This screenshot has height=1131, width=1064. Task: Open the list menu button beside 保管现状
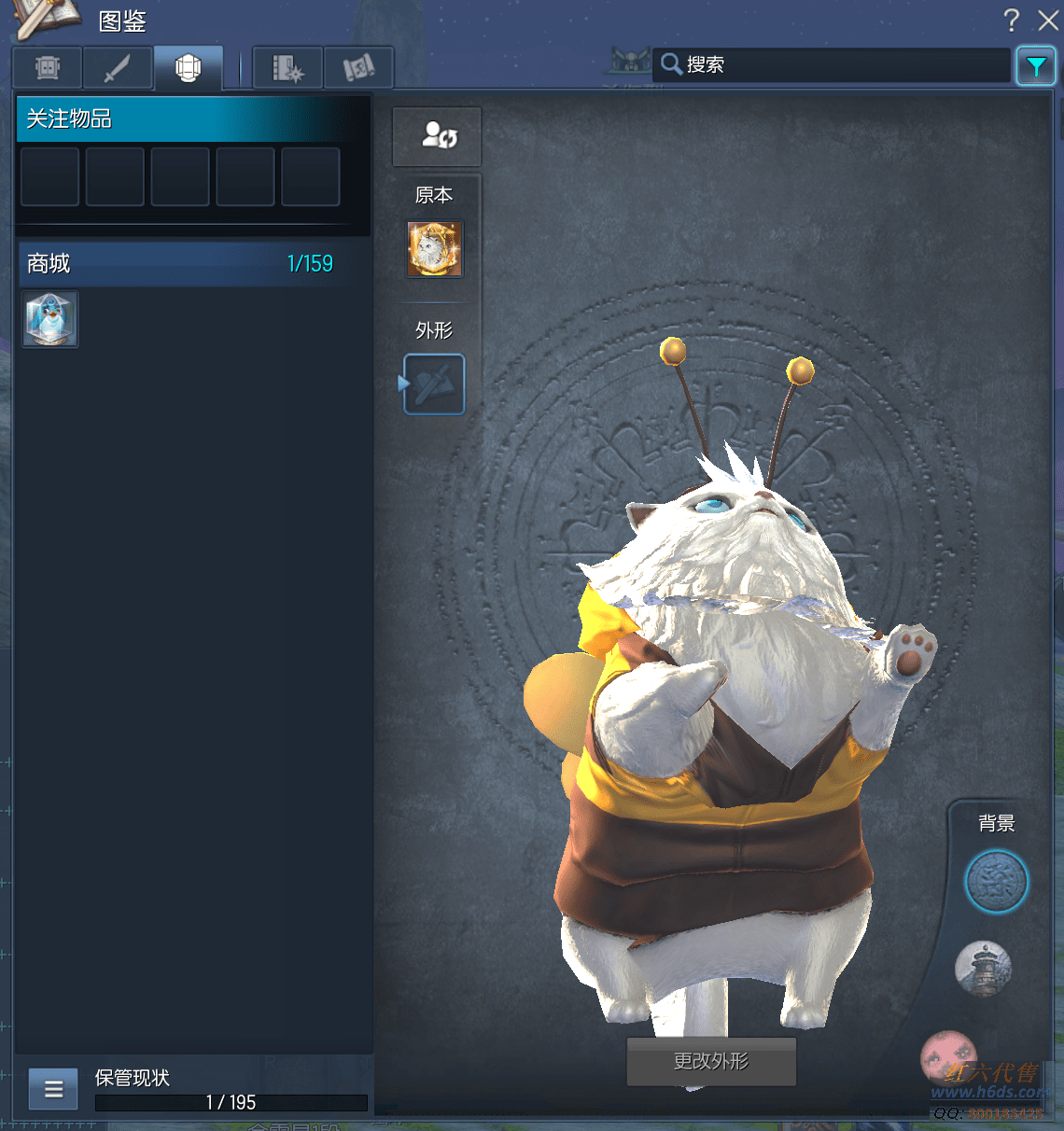point(53,1089)
